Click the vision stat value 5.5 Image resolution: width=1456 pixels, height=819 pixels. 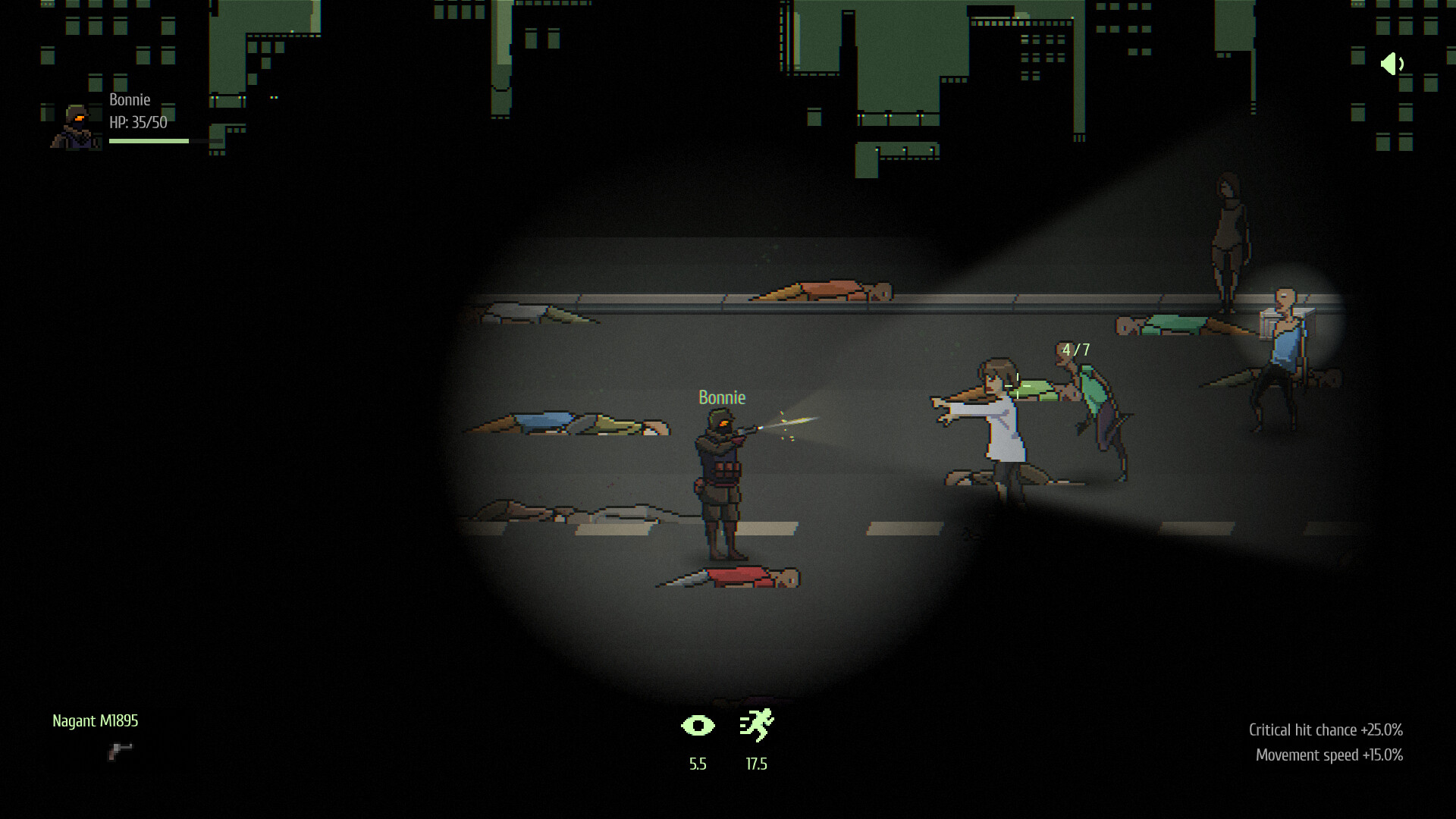pos(697,764)
